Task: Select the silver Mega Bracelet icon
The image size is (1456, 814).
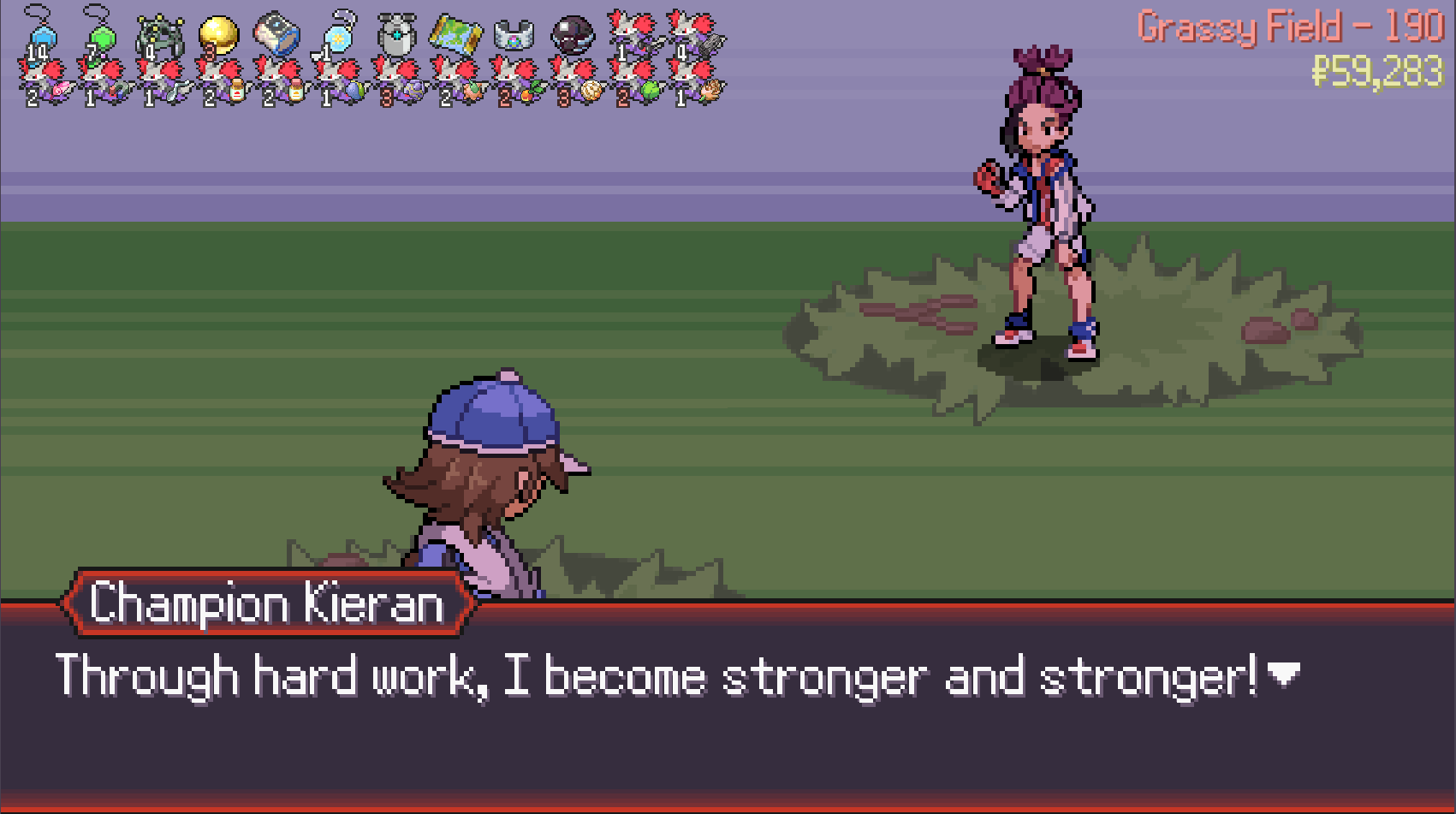Action: pos(514,34)
